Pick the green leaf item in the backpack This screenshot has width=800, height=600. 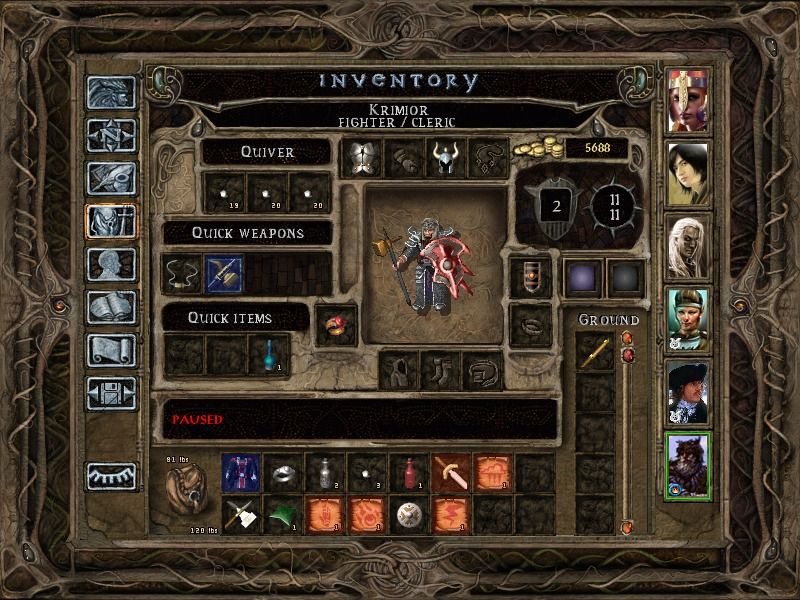(x=282, y=515)
